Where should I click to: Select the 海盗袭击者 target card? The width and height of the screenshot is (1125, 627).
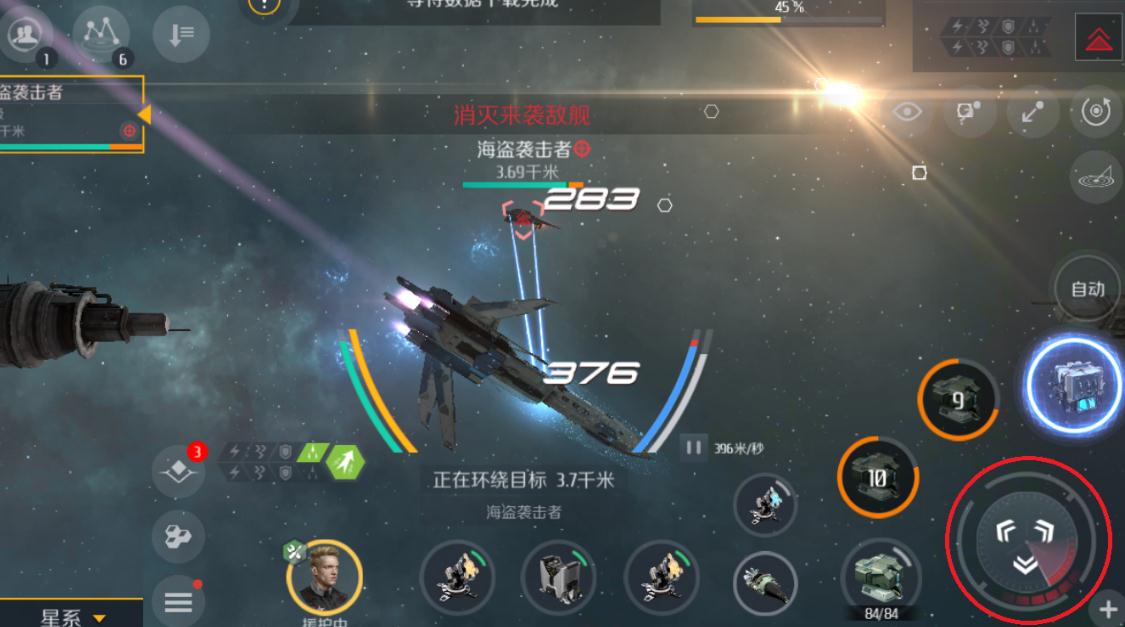point(70,114)
